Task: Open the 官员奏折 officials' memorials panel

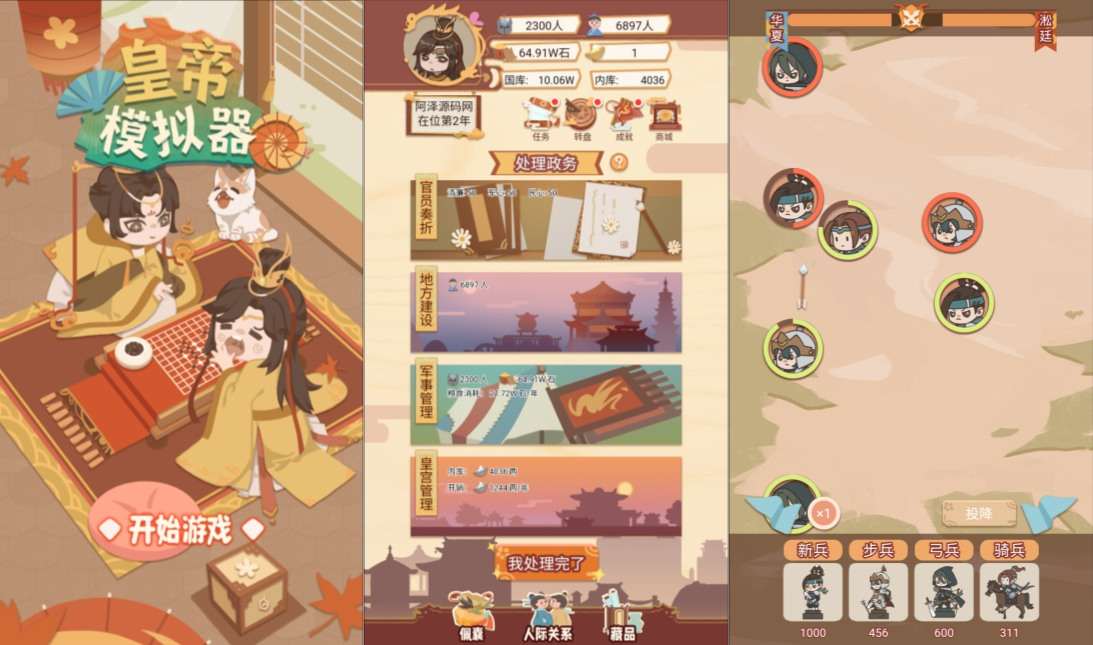Action: [x=546, y=220]
